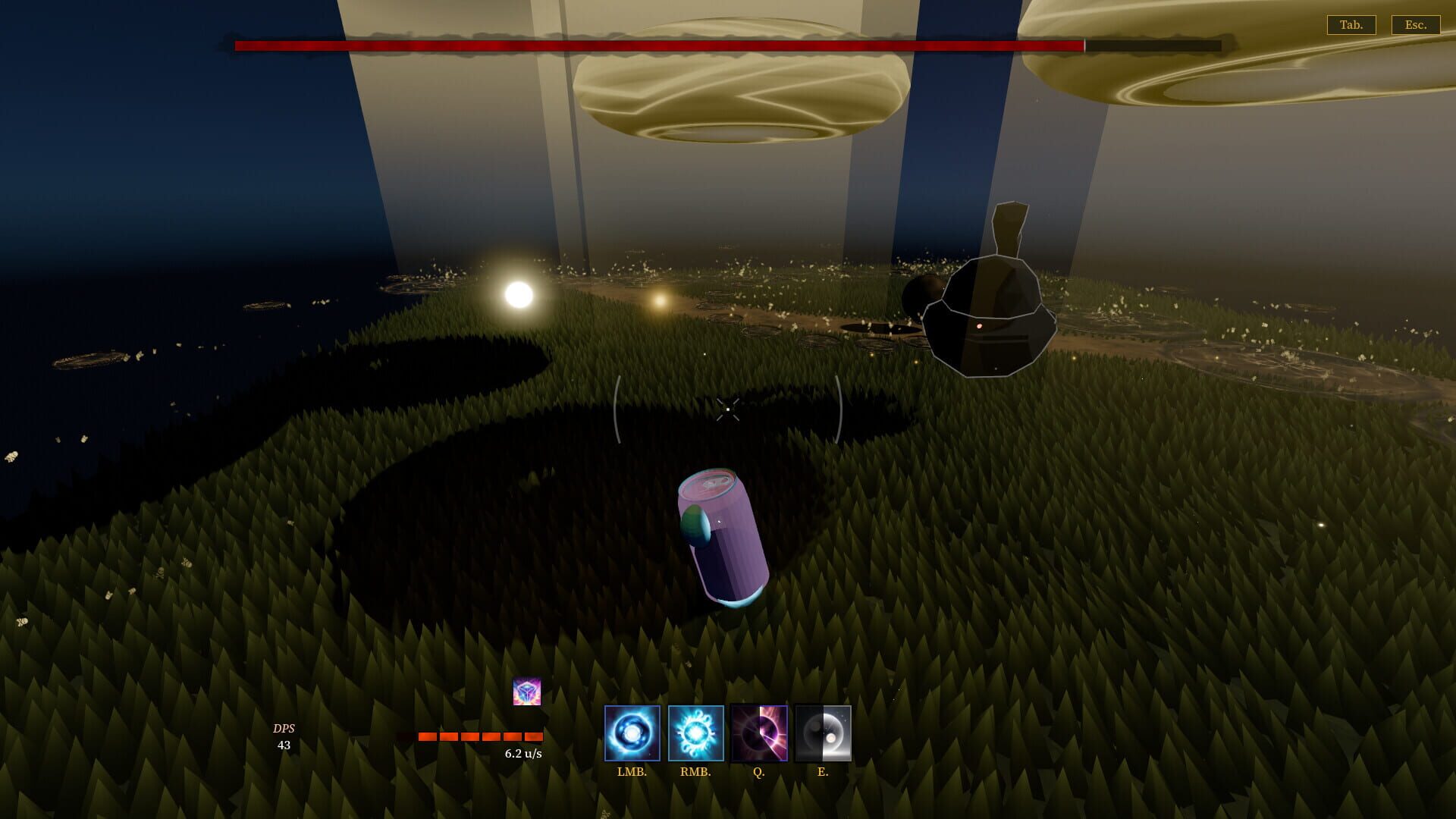This screenshot has height=819, width=1456.
Task: Click the smaller distant light orb
Action: pyautogui.click(x=659, y=300)
